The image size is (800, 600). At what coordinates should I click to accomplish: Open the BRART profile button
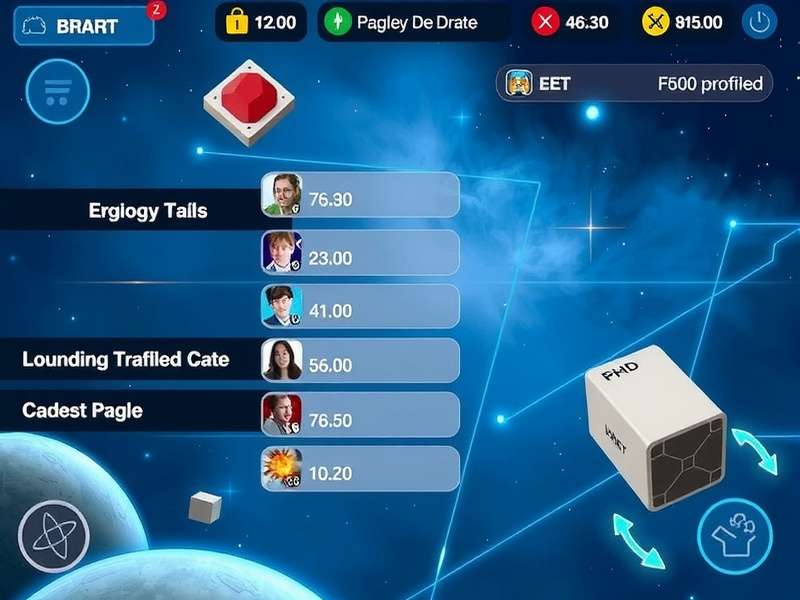click(x=83, y=26)
